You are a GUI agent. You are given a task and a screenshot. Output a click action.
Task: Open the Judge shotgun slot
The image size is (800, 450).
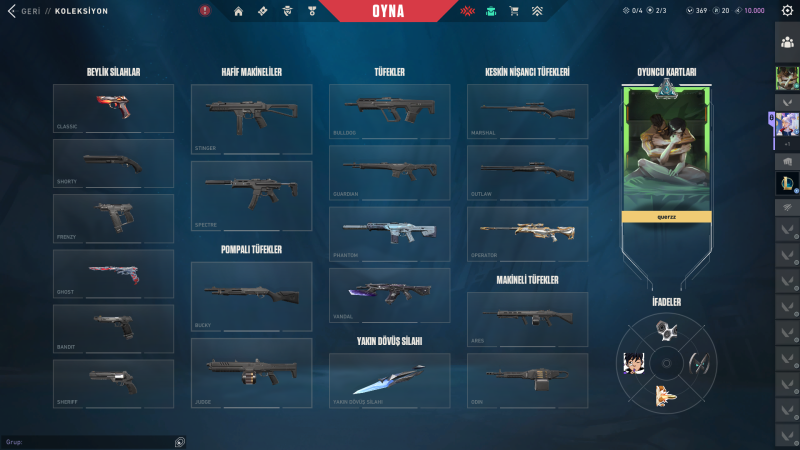click(x=251, y=373)
